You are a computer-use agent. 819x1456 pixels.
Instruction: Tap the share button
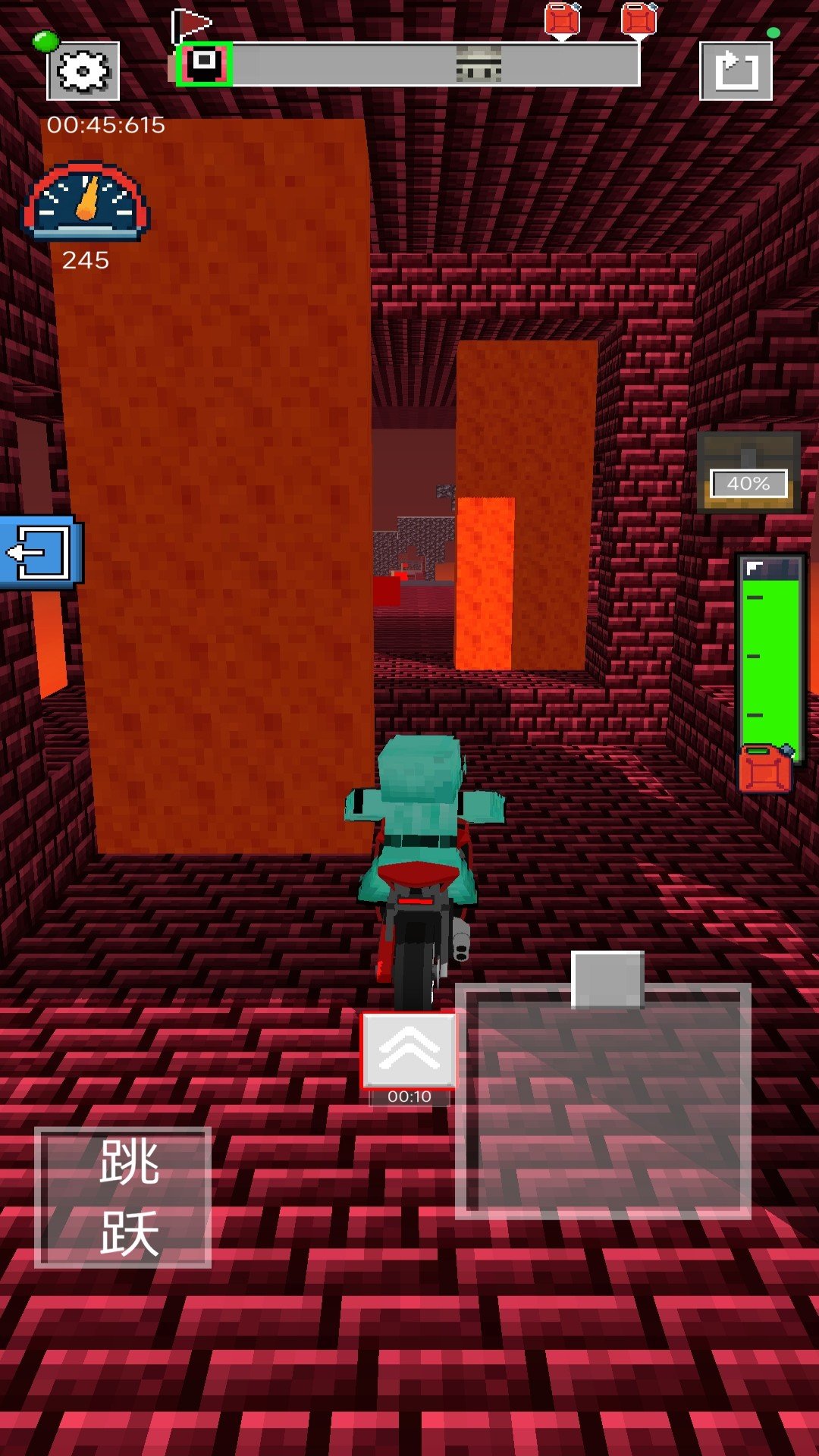pos(736,71)
